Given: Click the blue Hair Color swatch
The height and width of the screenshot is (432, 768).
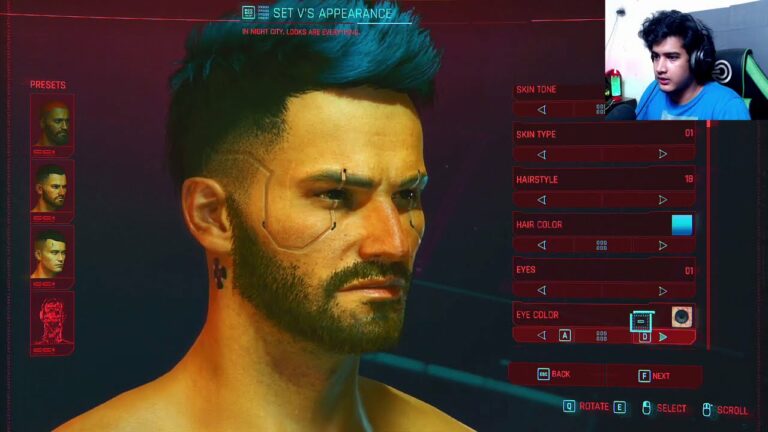Looking at the screenshot, I should click(x=682, y=224).
